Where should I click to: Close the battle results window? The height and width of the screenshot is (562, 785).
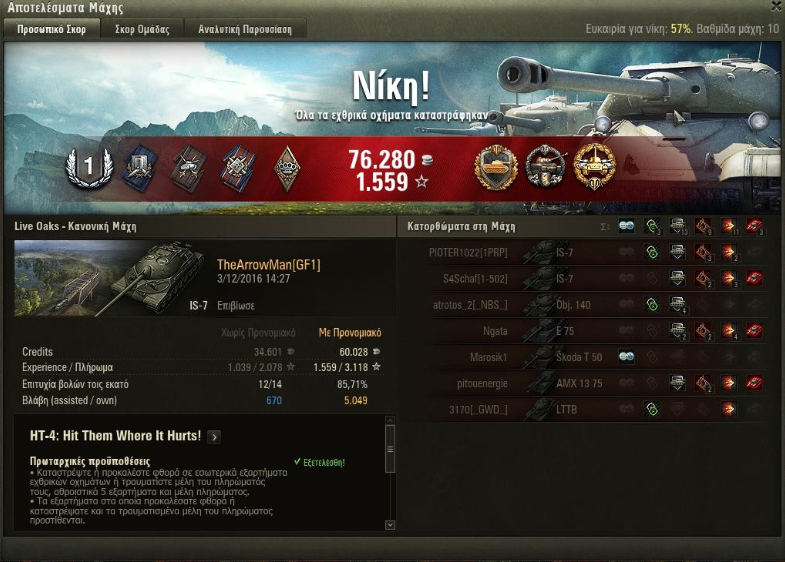click(x=776, y=7)
